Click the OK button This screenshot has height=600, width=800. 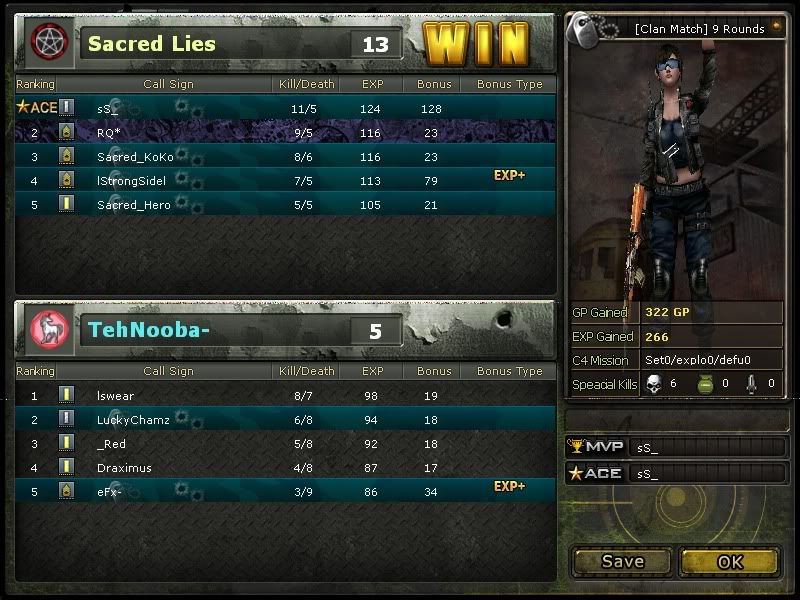coord(730,561)
